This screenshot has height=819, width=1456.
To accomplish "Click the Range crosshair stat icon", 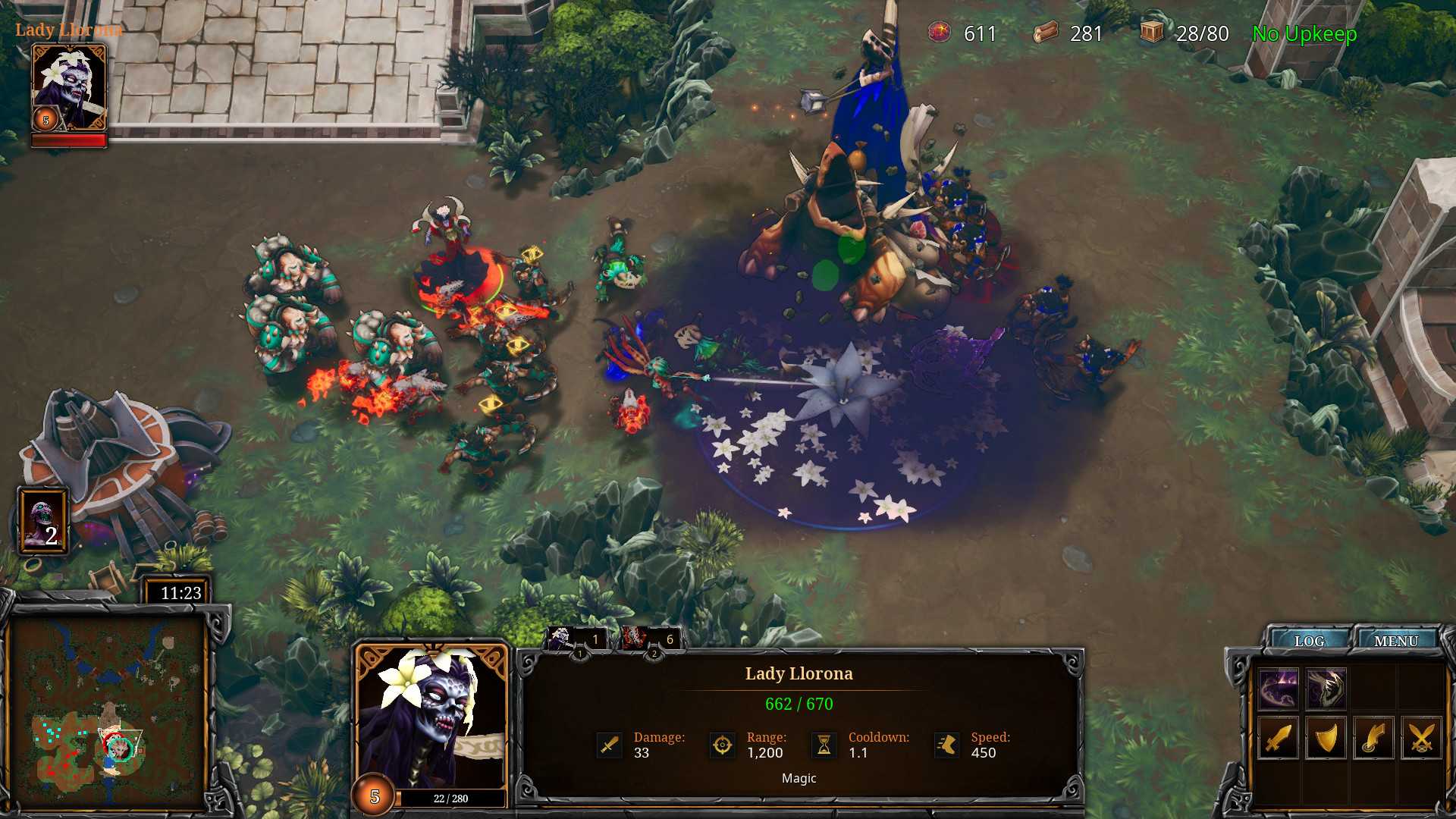I will point(721,745).
